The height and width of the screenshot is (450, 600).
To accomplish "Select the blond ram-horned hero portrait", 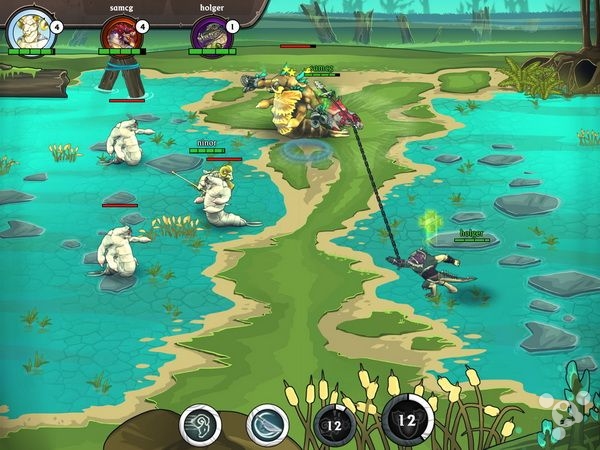I will [x=25, y=31].
